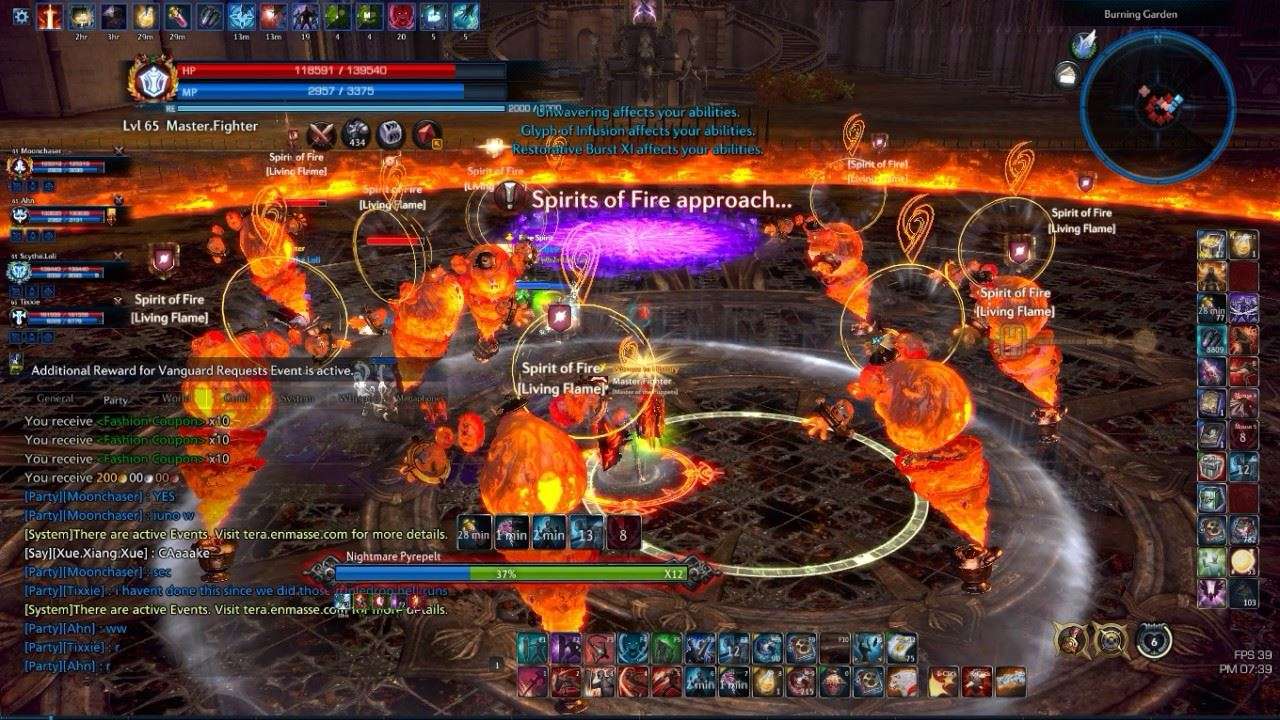
Task: Open the gear settings icon
Action: pyautogui.click(x=20, y=16)
